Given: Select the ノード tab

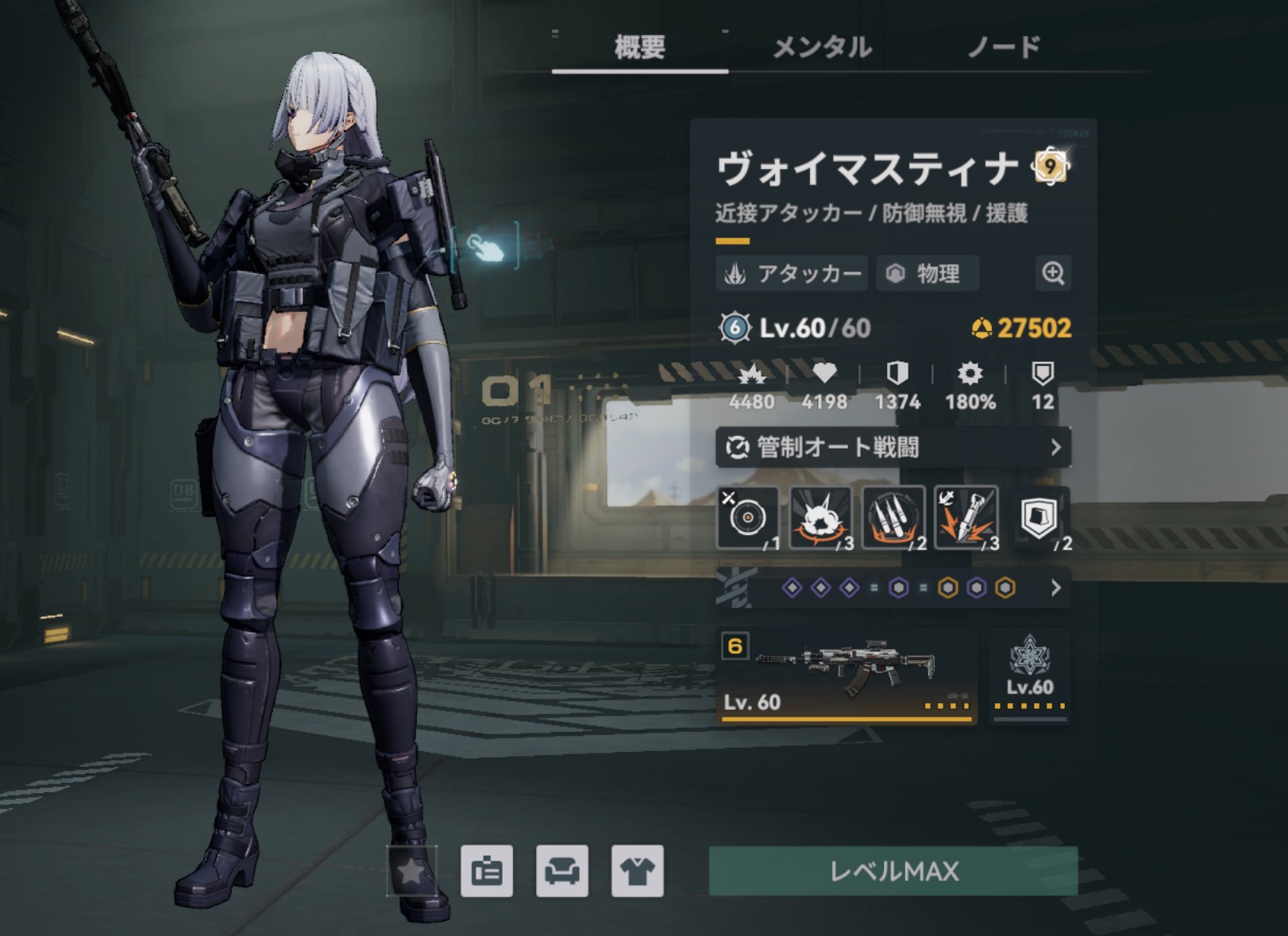Looking at the screenshot, I should coord(1004,48).
